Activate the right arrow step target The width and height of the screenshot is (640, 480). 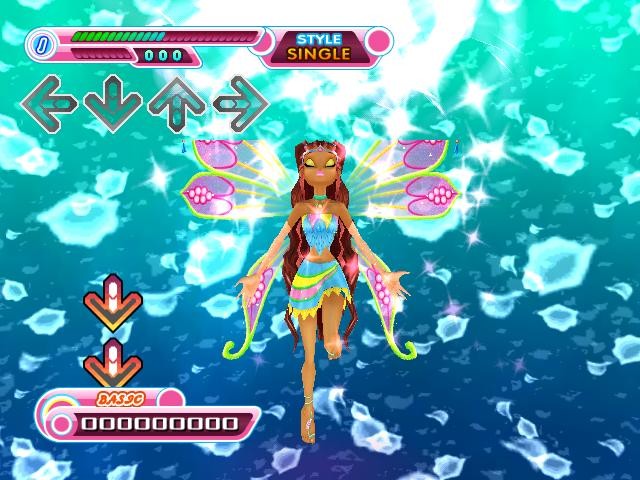click(x=240, y=101)
